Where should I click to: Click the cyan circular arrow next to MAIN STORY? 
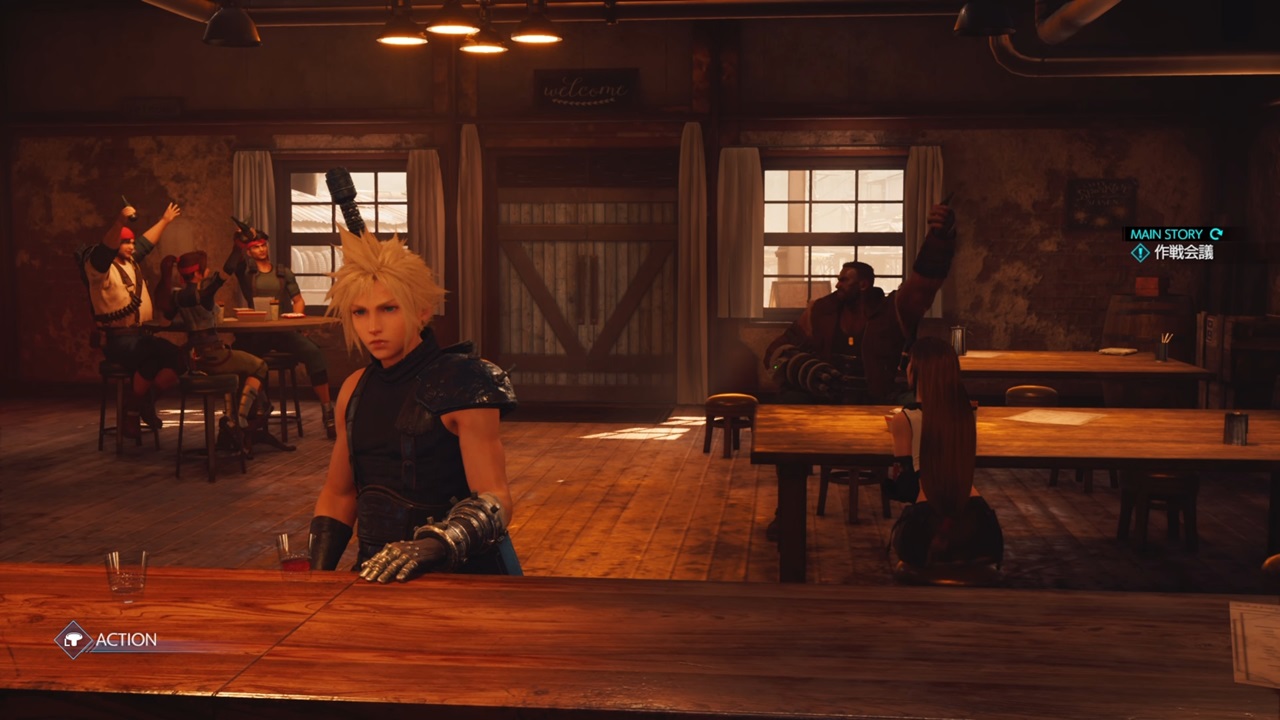[1216, 233]
